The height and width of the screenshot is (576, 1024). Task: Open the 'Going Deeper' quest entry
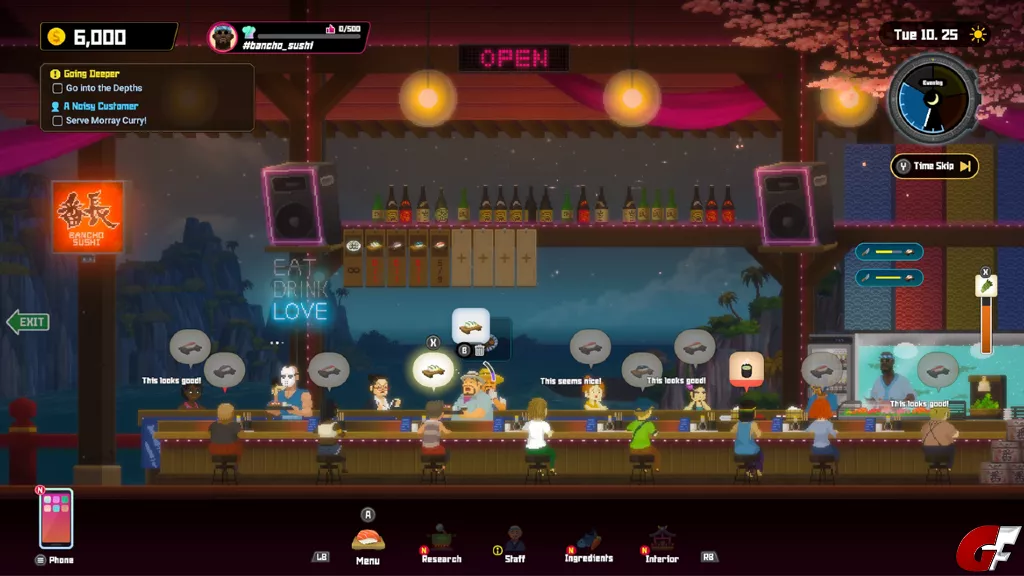point(92,74)
